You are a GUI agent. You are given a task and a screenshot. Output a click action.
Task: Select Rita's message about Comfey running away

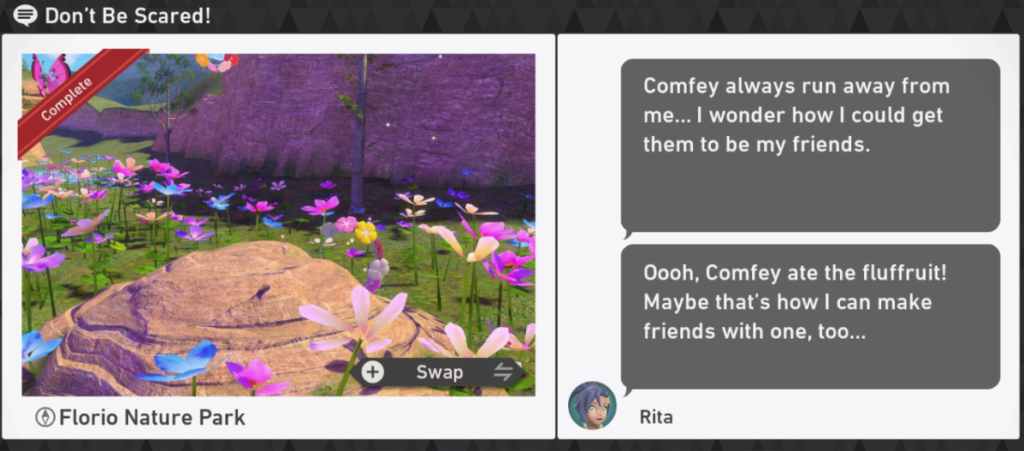[810, 145]
